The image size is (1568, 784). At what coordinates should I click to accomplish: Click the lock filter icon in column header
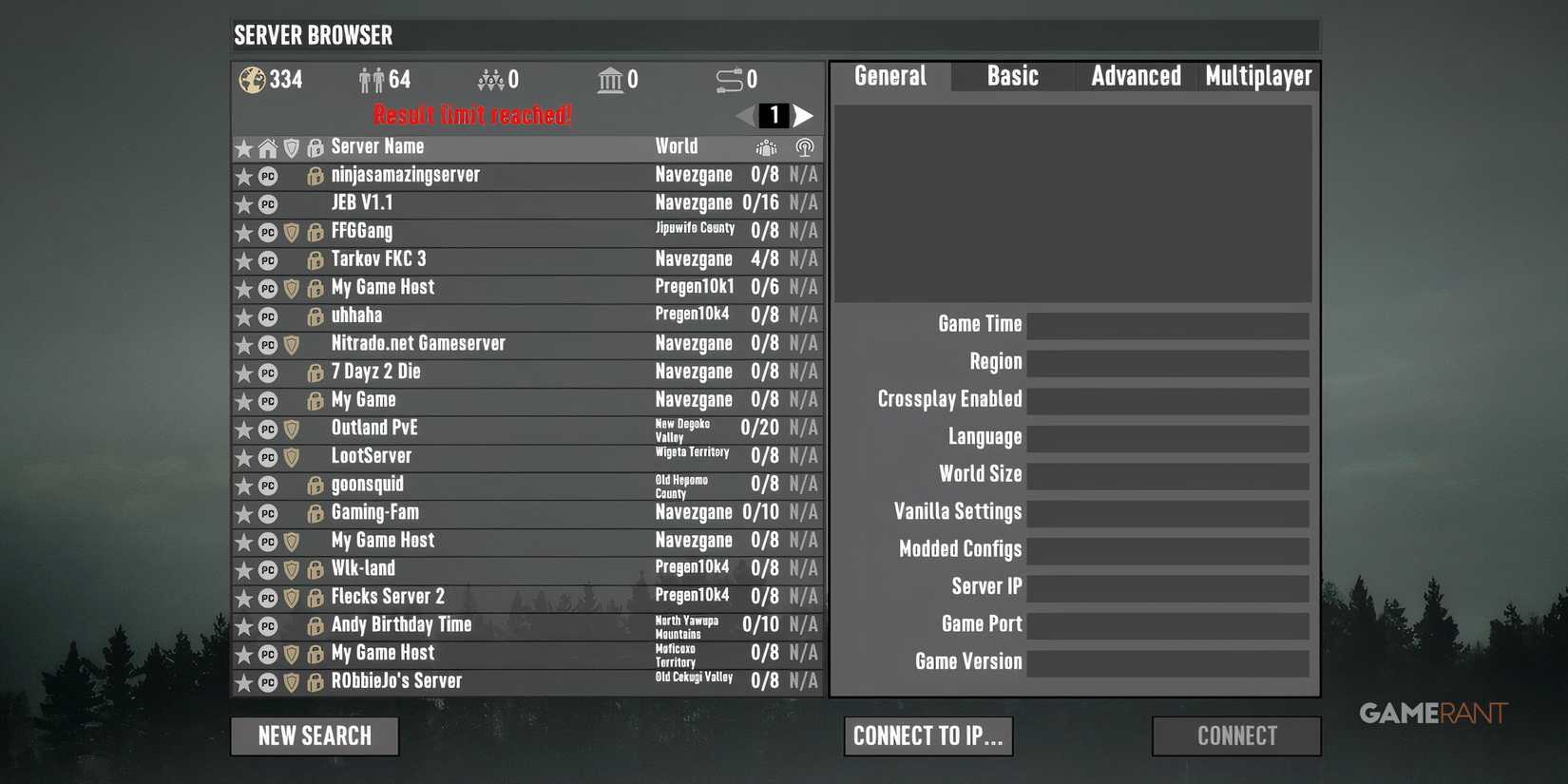[x=315, y=147]
